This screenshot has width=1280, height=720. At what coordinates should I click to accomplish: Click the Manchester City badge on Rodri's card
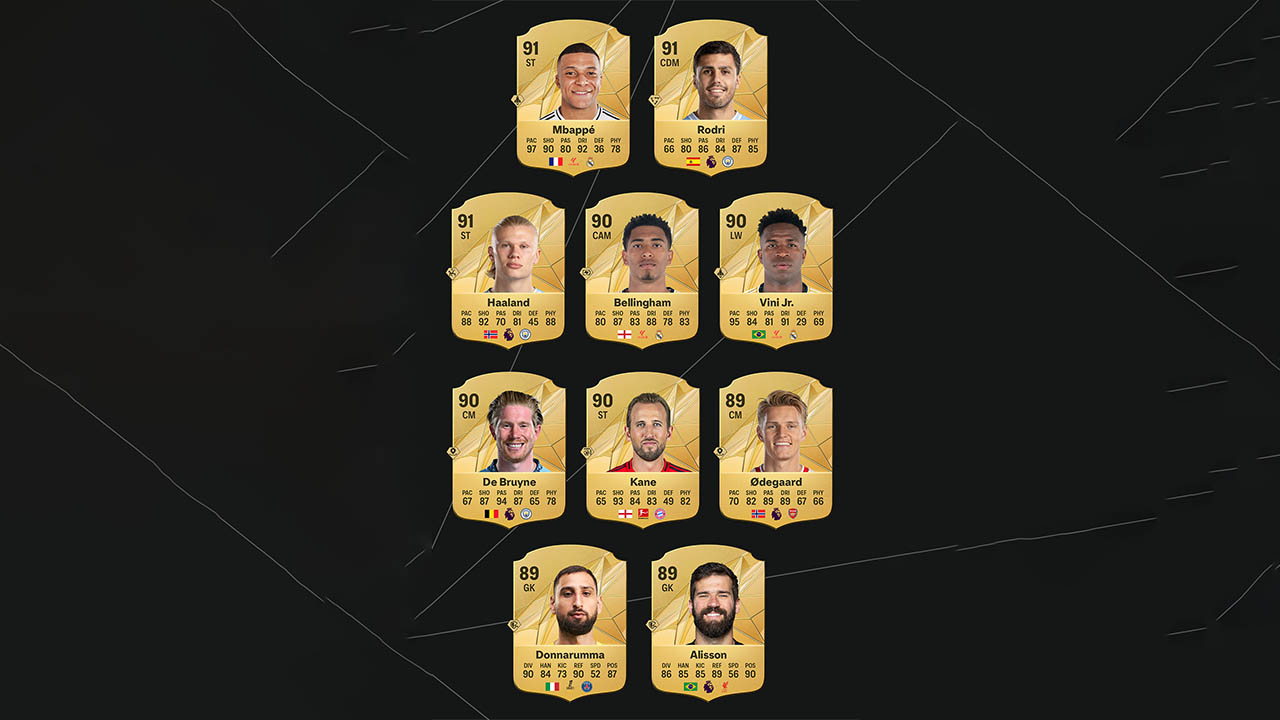pos(727,160)
